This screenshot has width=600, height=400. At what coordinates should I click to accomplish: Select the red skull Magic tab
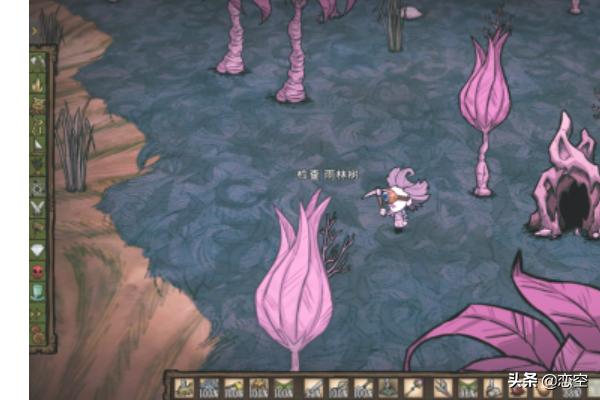(39, 271)
